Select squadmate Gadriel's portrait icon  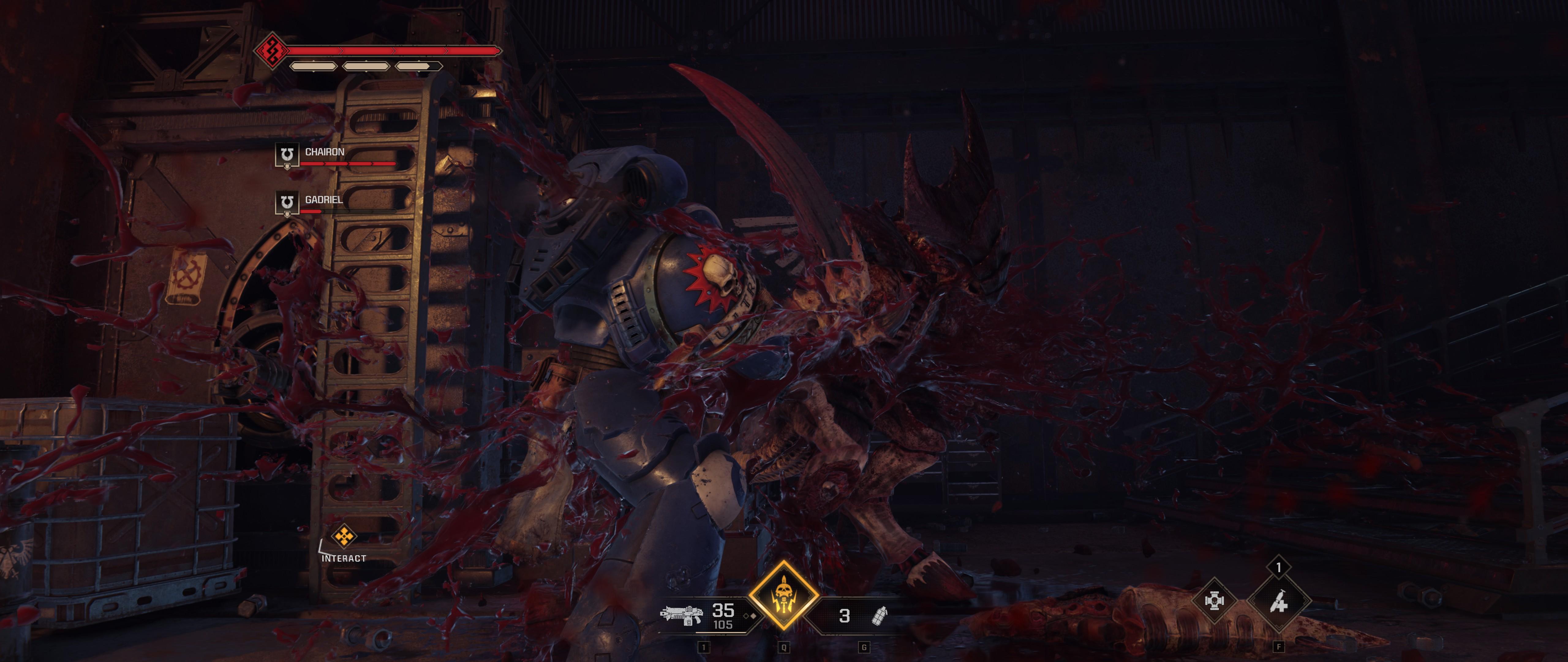[287, 203]
